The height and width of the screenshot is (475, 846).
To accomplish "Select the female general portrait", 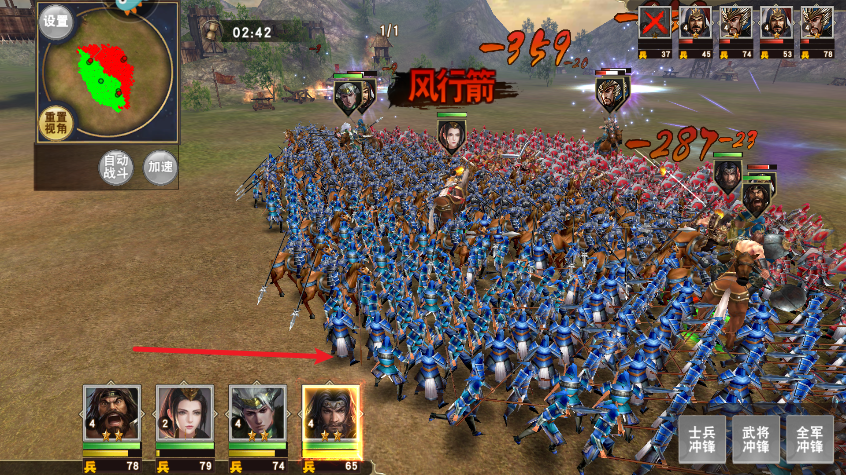I will tap(185, 413).
